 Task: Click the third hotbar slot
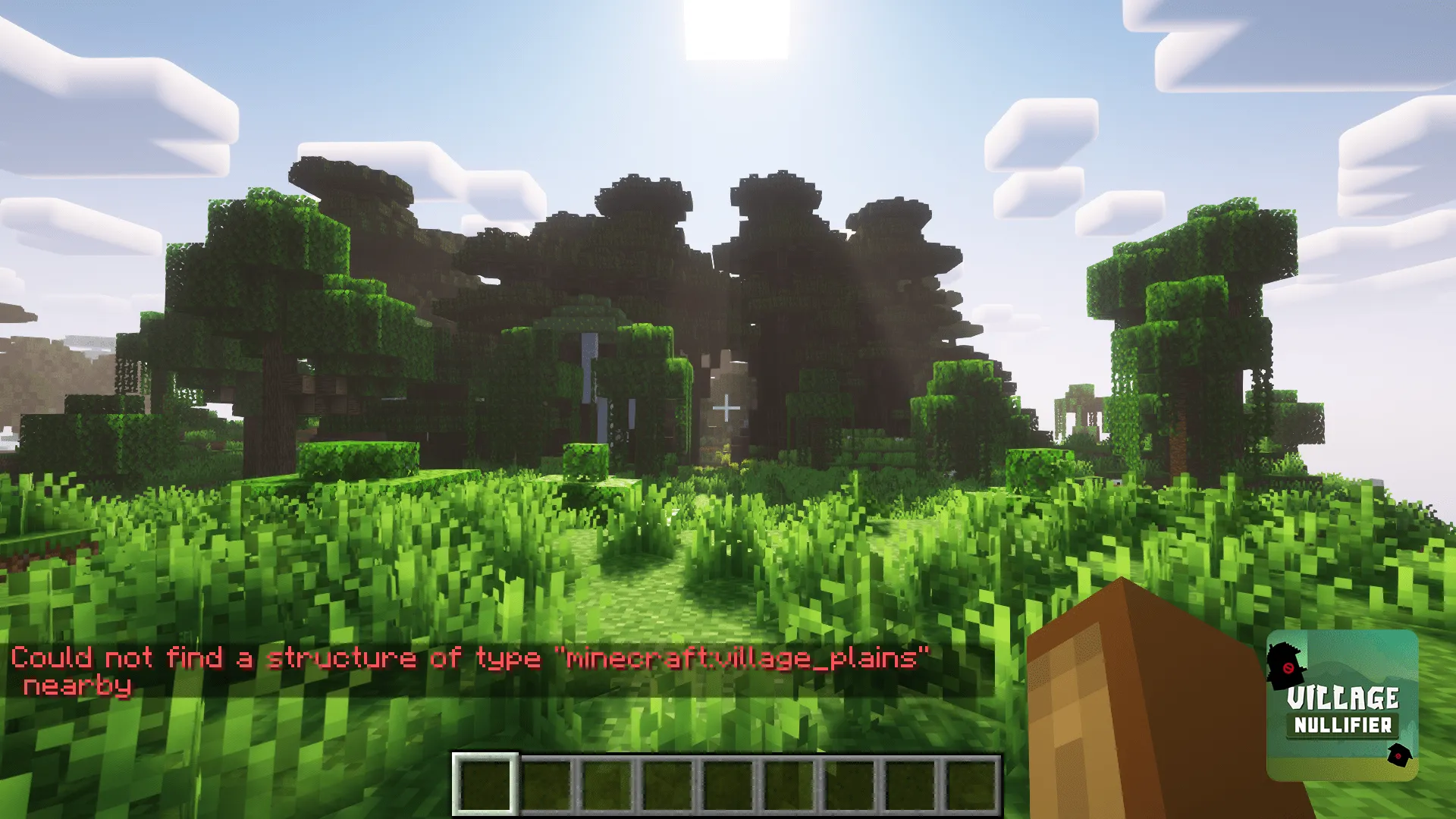tap(607, 783)
